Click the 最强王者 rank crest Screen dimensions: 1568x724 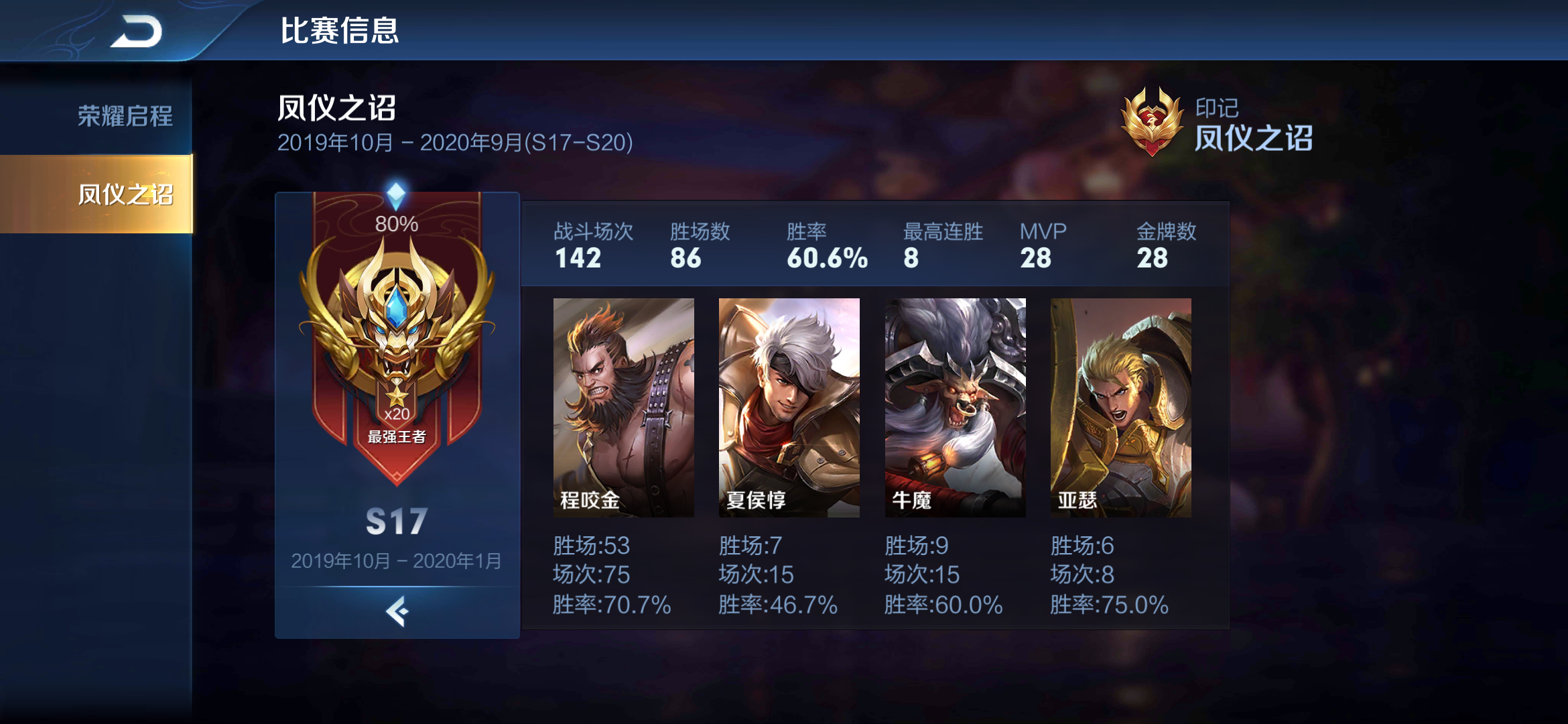pyautogui.click(x=397, y=436)
